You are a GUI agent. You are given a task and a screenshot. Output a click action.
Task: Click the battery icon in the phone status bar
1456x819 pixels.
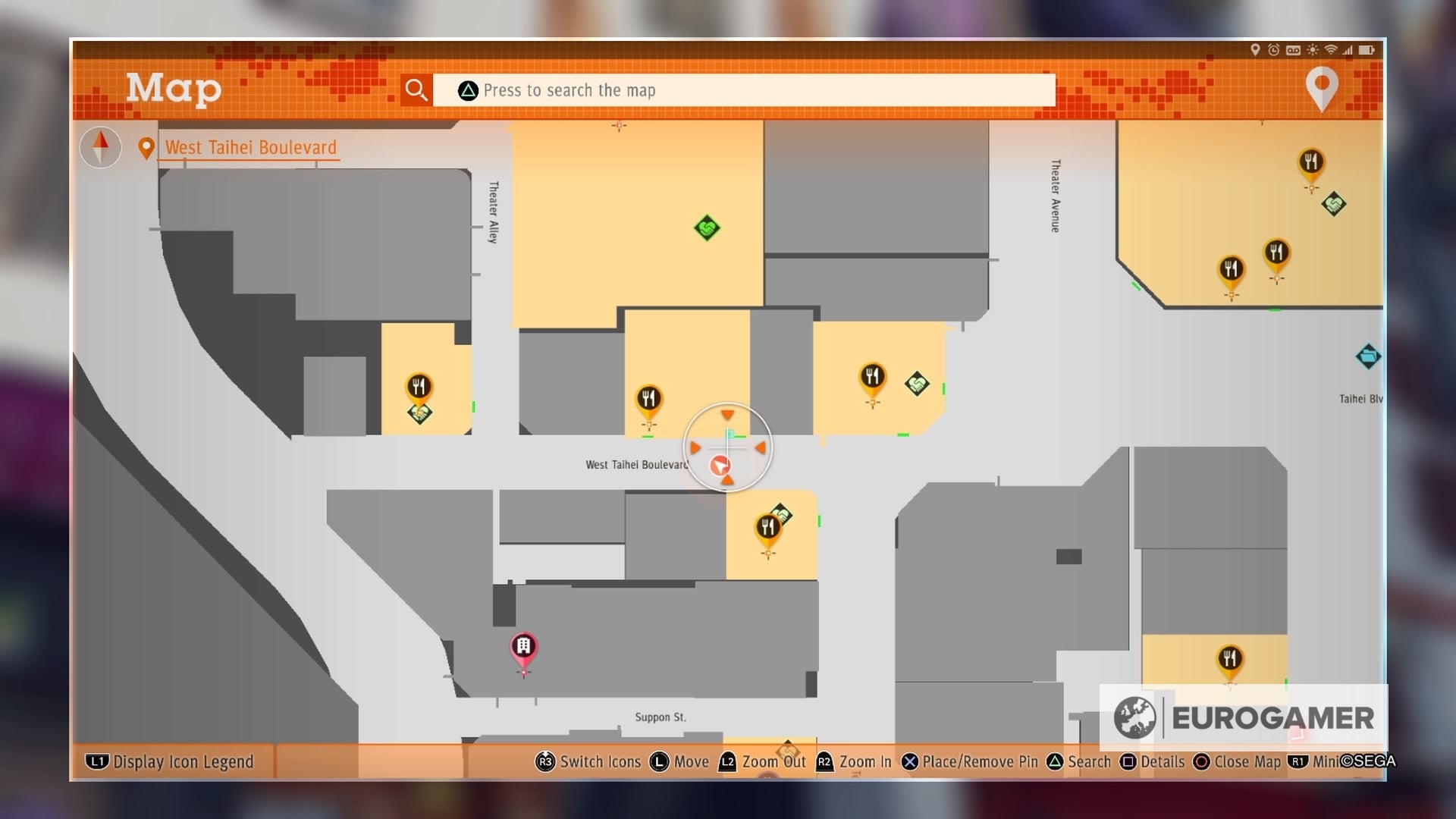pyautogui.click(x=1367, y=49)
